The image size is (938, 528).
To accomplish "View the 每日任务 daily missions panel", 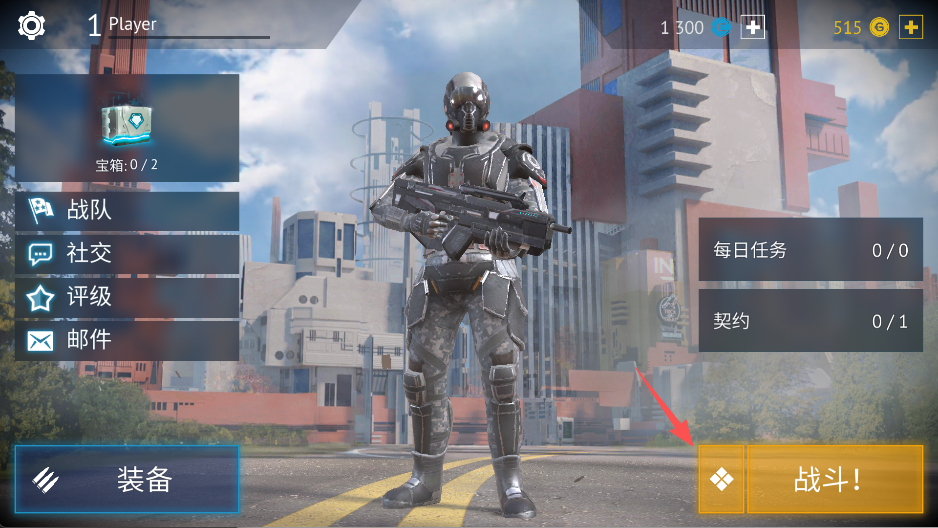I will click(810, 250).
